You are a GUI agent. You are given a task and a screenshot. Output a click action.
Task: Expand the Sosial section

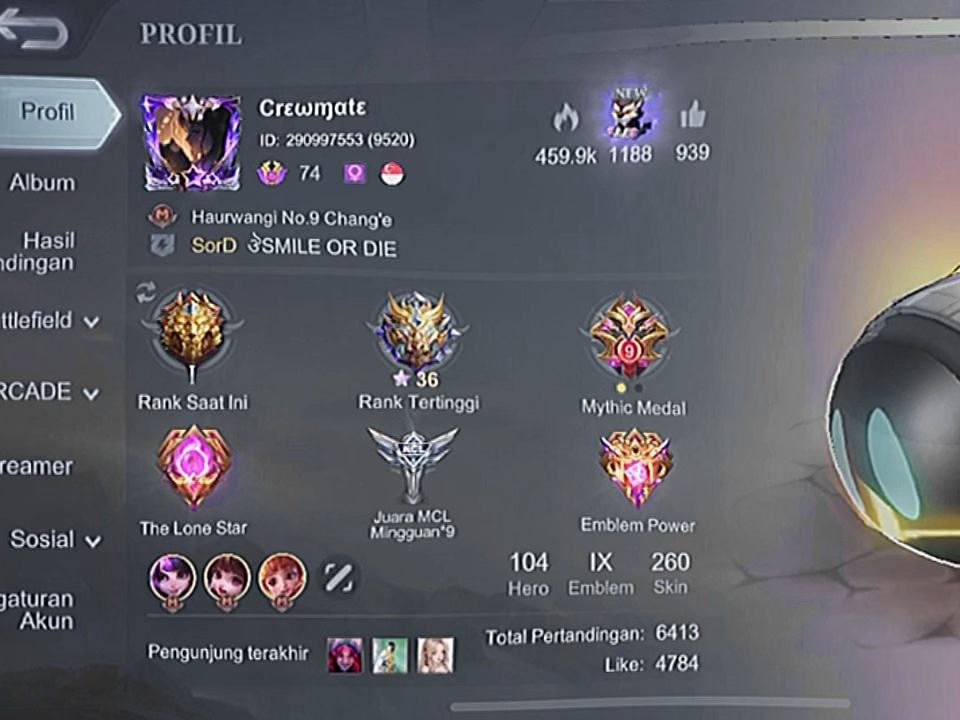[x=55, y=540]
